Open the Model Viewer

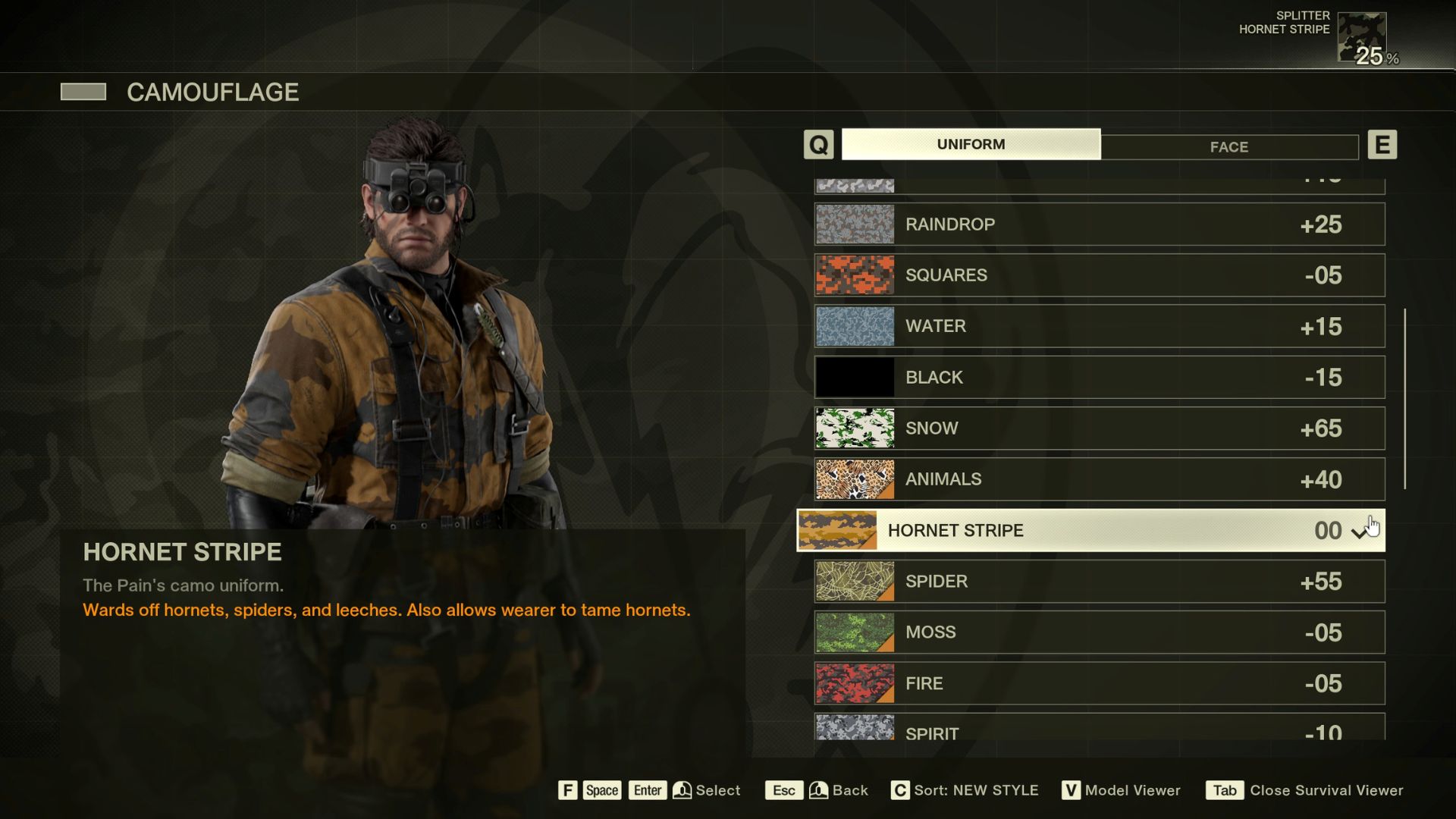pos(1121,790)
